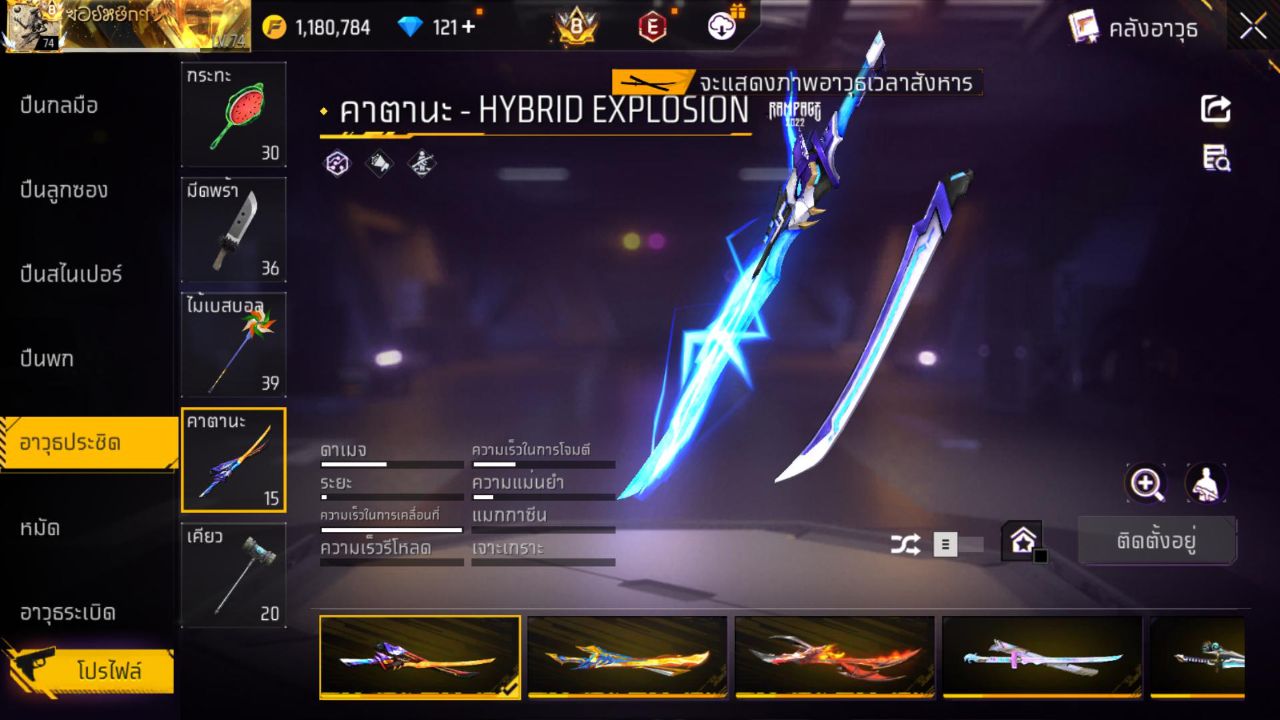The width and height of the screenshot is (1280, 720).
Task: Open the E badge event panel
Action: [651, 27]
